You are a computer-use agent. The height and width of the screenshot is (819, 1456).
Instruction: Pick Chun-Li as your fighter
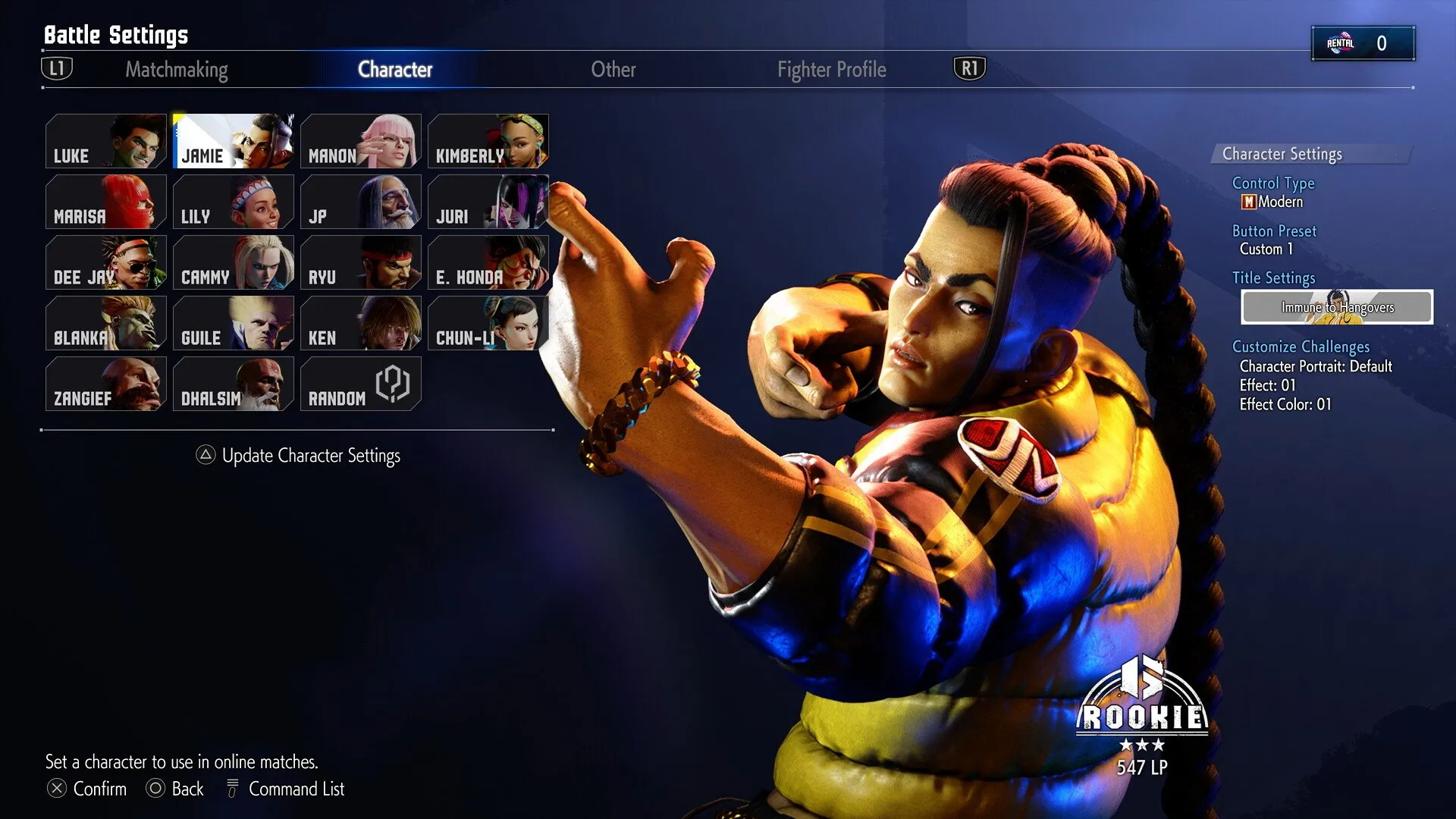click(x=488, y=323)
